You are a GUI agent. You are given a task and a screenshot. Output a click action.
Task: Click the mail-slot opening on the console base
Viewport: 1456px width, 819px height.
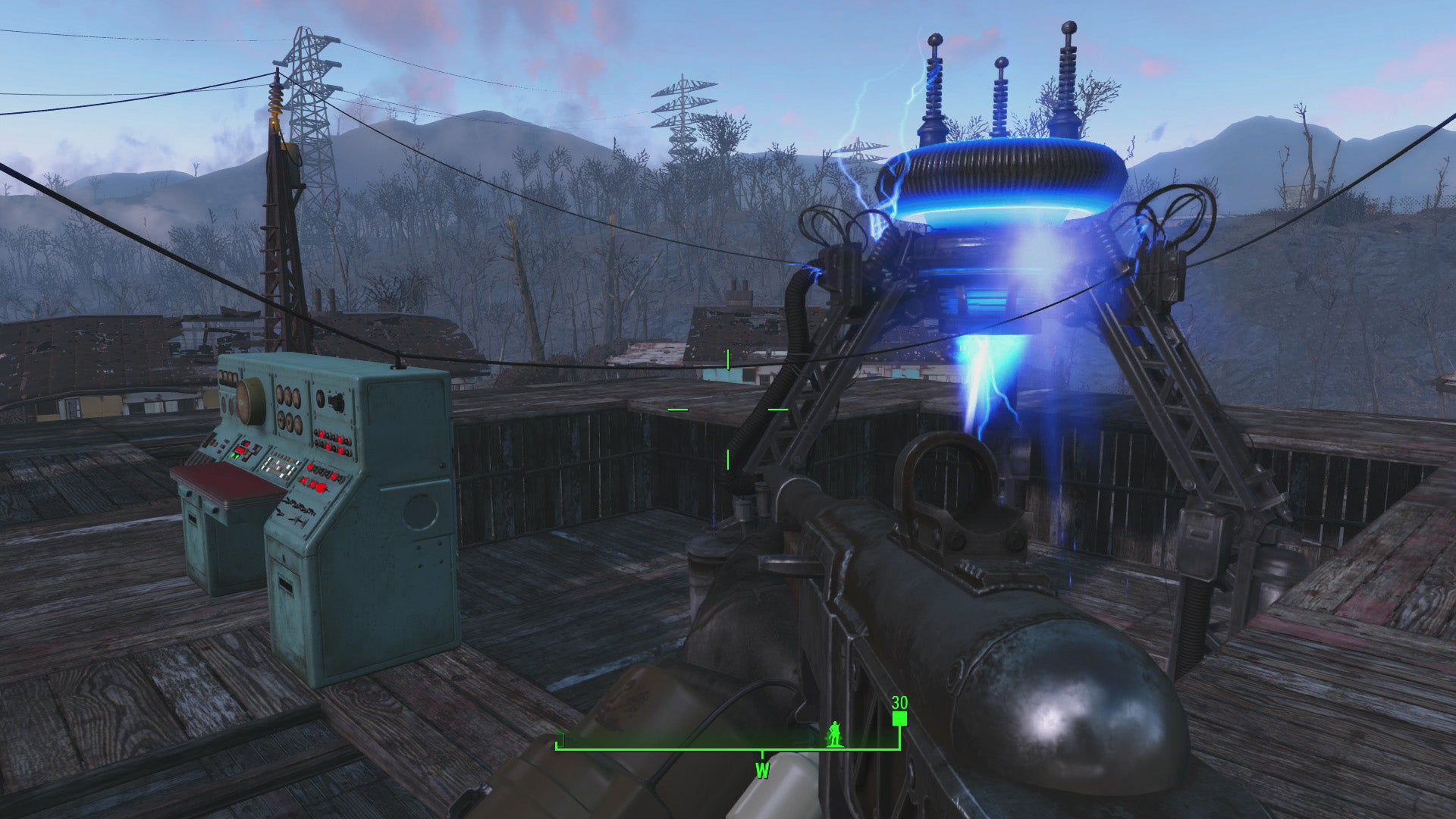pyautogui.click(x=285, y=583)
